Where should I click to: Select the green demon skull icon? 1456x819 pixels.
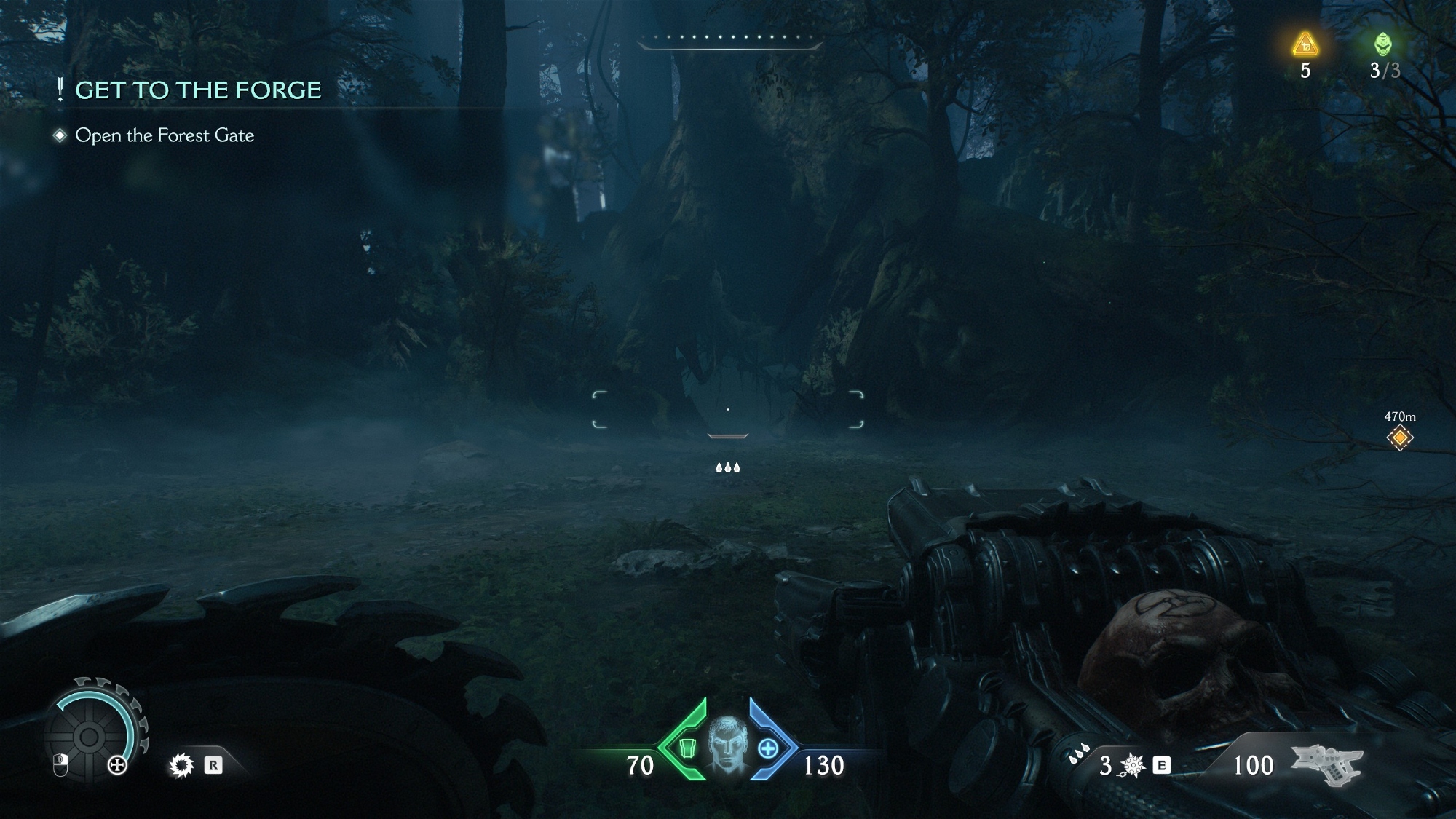point(1383,45)
